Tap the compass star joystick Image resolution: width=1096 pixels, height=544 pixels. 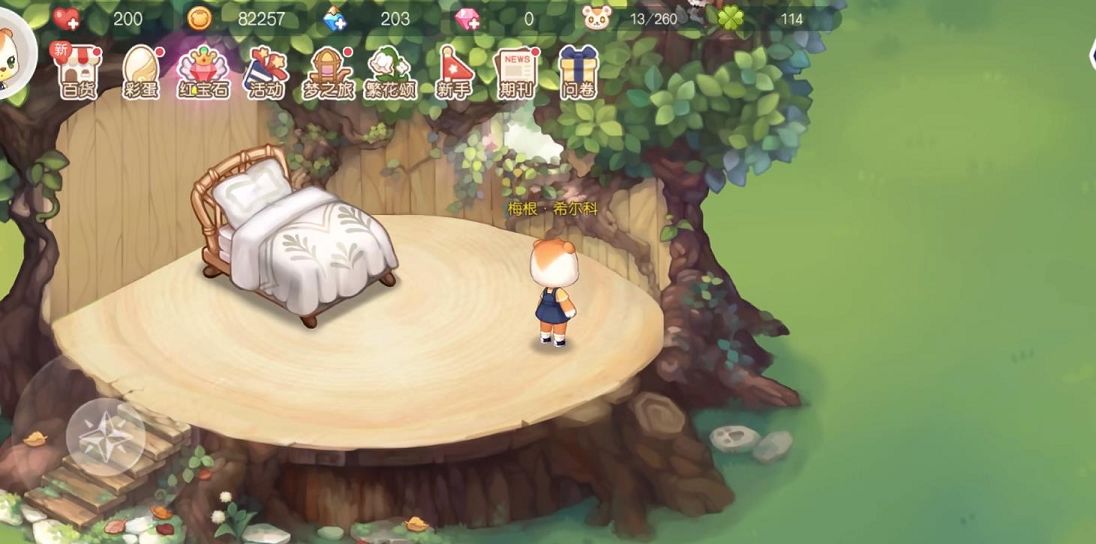[x=106, y=437]
